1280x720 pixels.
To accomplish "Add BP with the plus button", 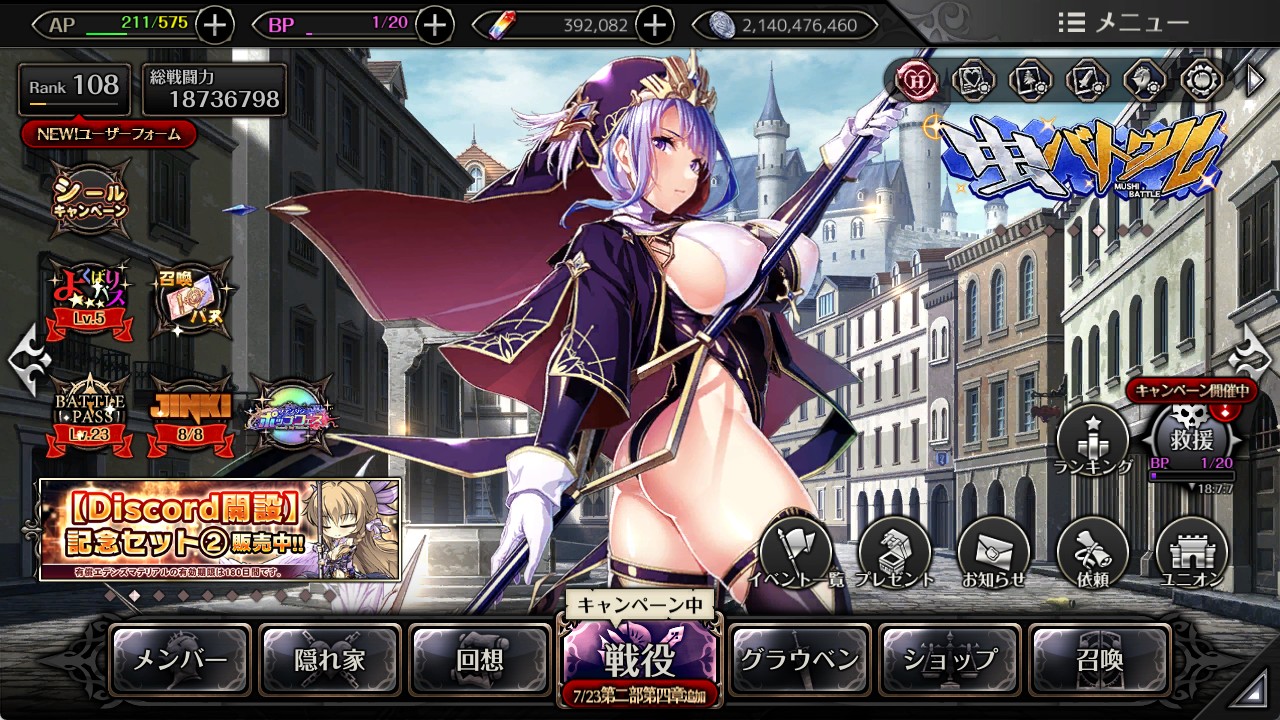I will coord(434,25).
